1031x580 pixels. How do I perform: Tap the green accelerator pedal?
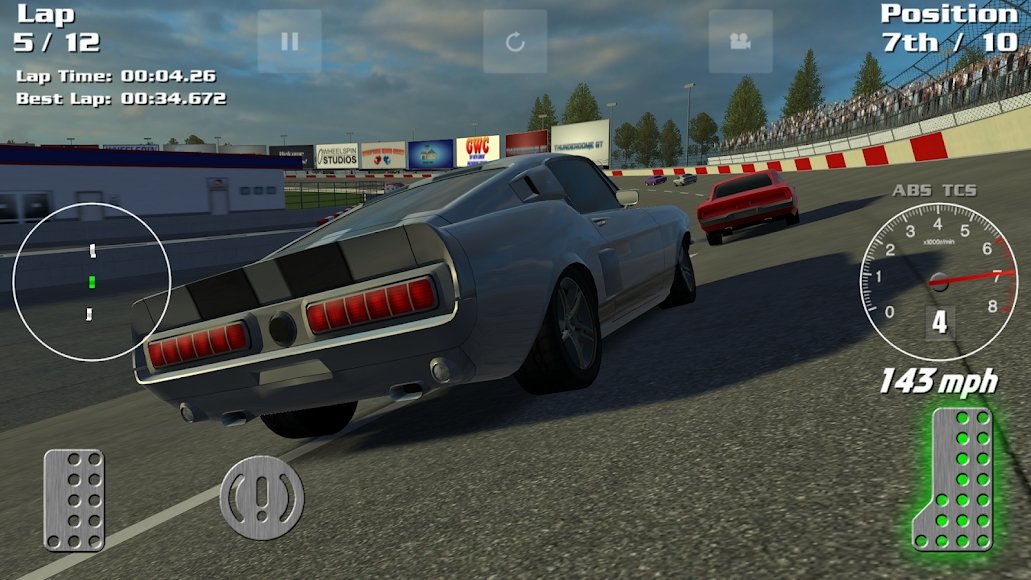[956, 478]
